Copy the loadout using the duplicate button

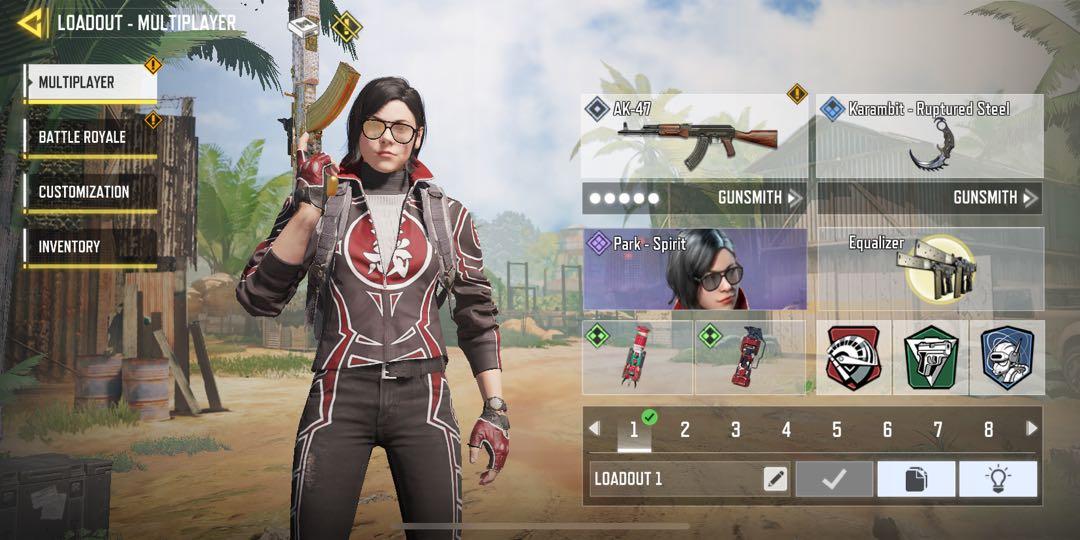(x=916, y=479)
